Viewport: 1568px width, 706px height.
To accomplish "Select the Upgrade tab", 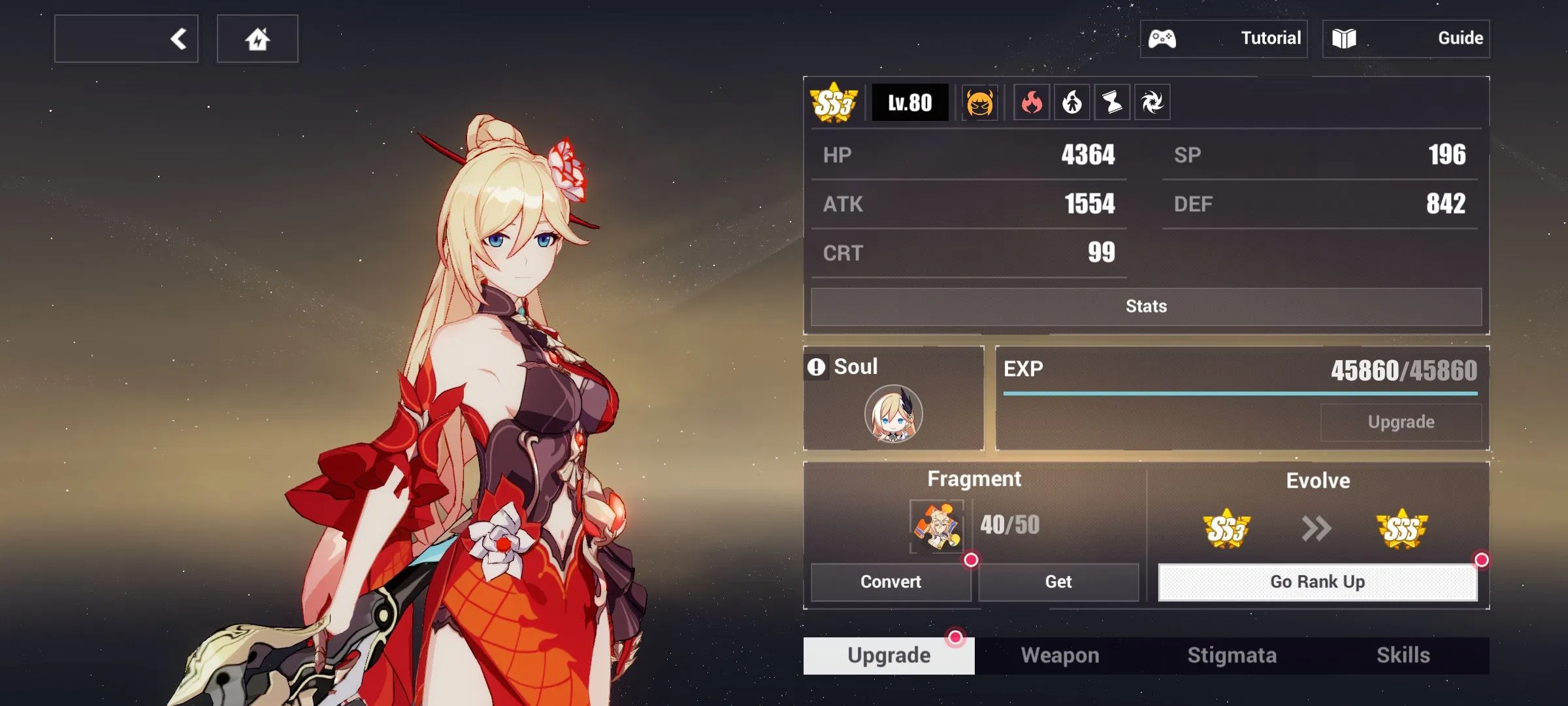I will click(889, 656).
